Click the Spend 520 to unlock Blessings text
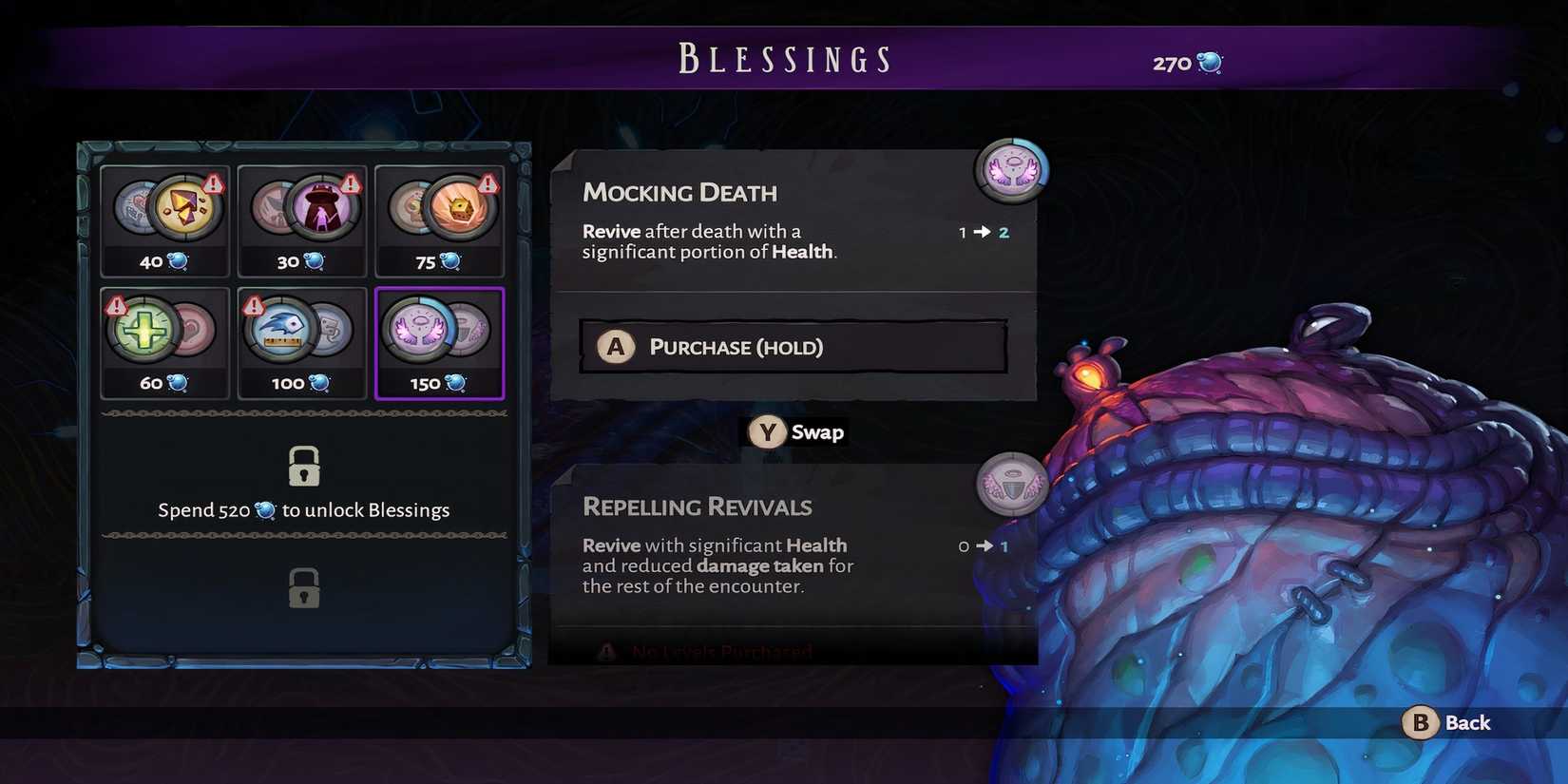This screenshot has width=1568, height=784. pos(303,509)
